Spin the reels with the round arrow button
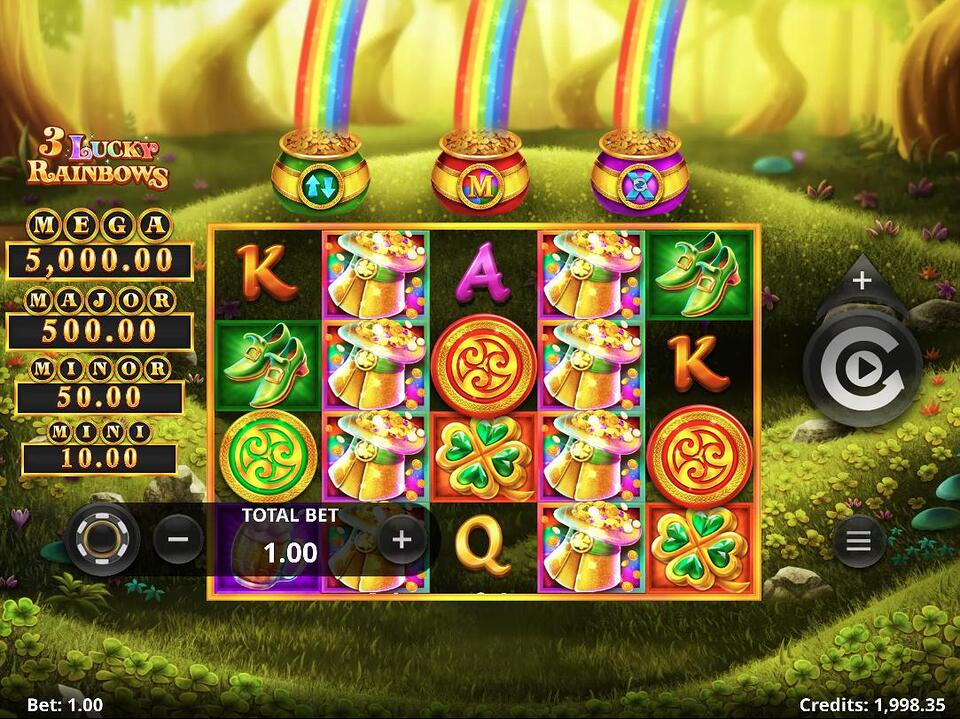 tap(861, 368)
